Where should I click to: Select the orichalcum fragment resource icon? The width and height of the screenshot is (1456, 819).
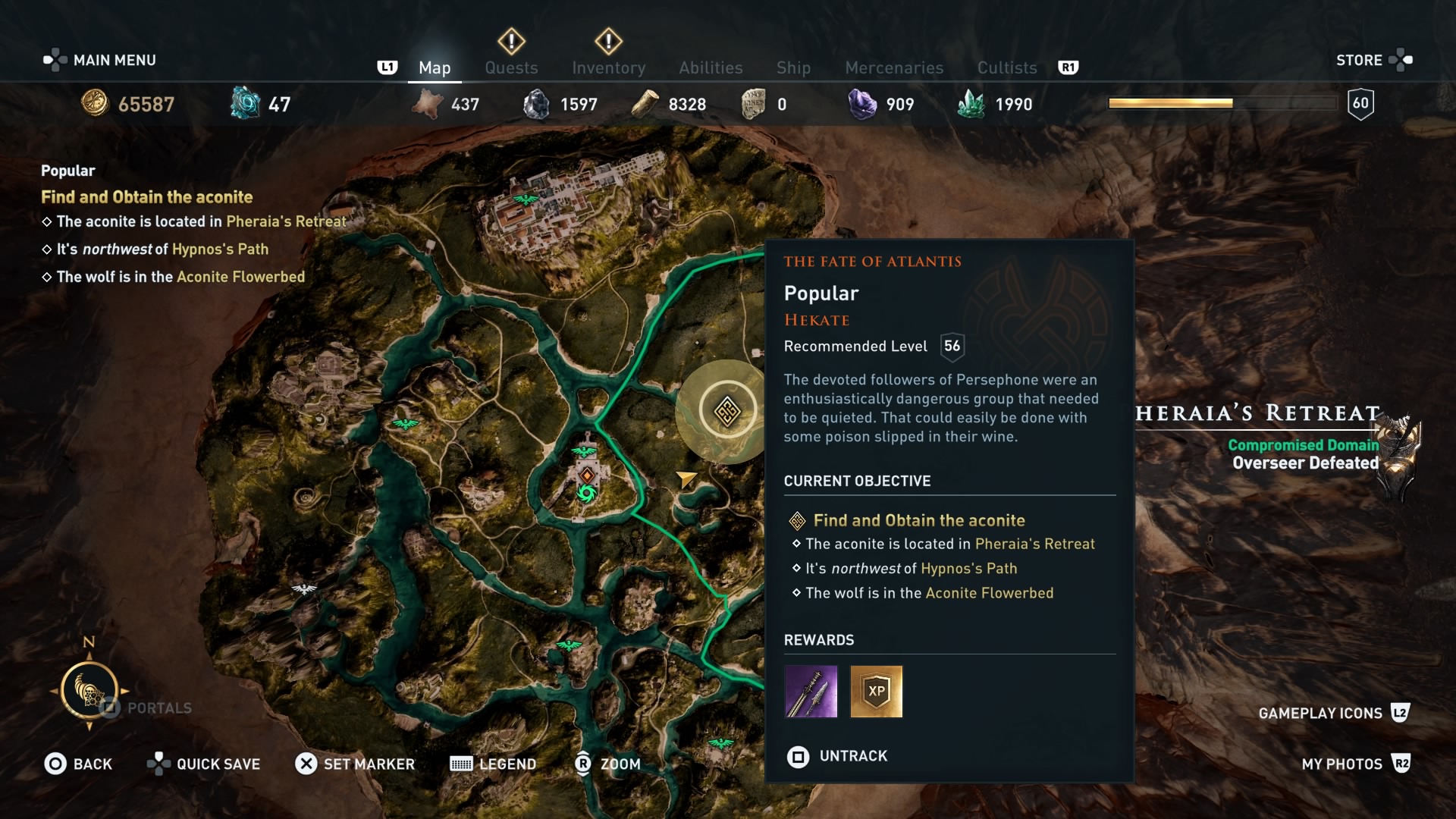click(x=244, y=104)
